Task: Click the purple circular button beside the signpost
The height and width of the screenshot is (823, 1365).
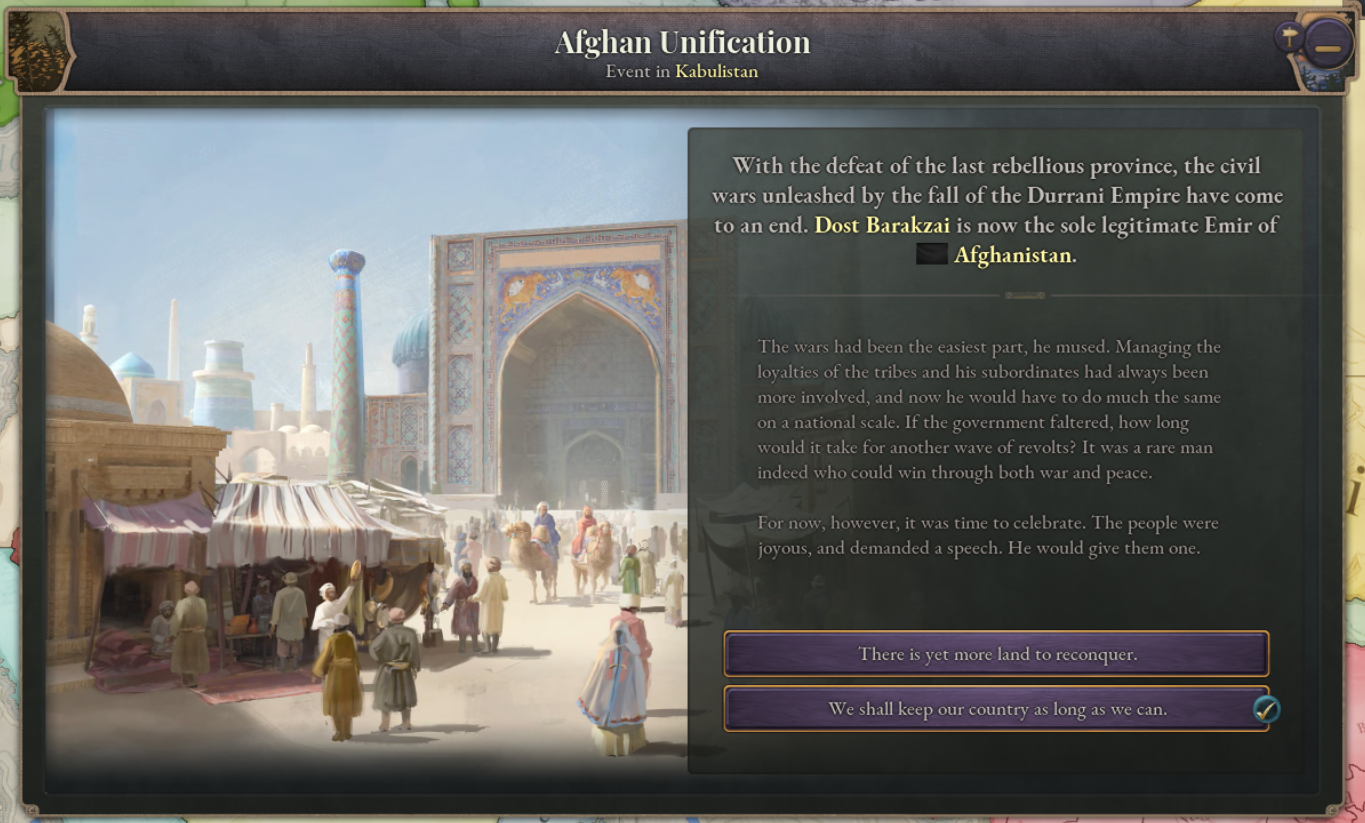Action: pyautogui.click(x=1327, y=44)
